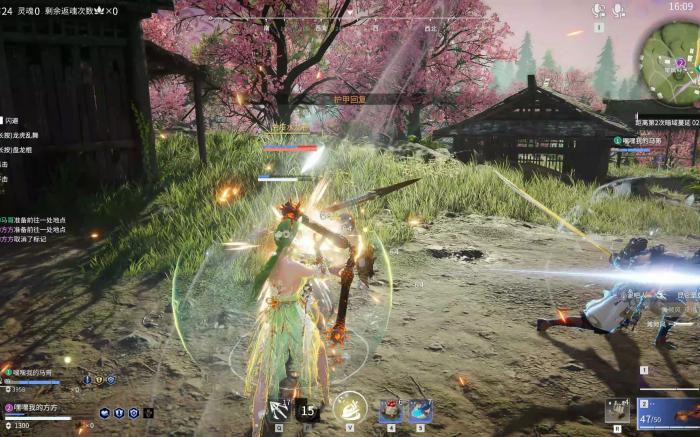The height and width of the screenshot is (437, 700).
Task: Use the red armor powder consumable slot
Action: coord(392,409)
